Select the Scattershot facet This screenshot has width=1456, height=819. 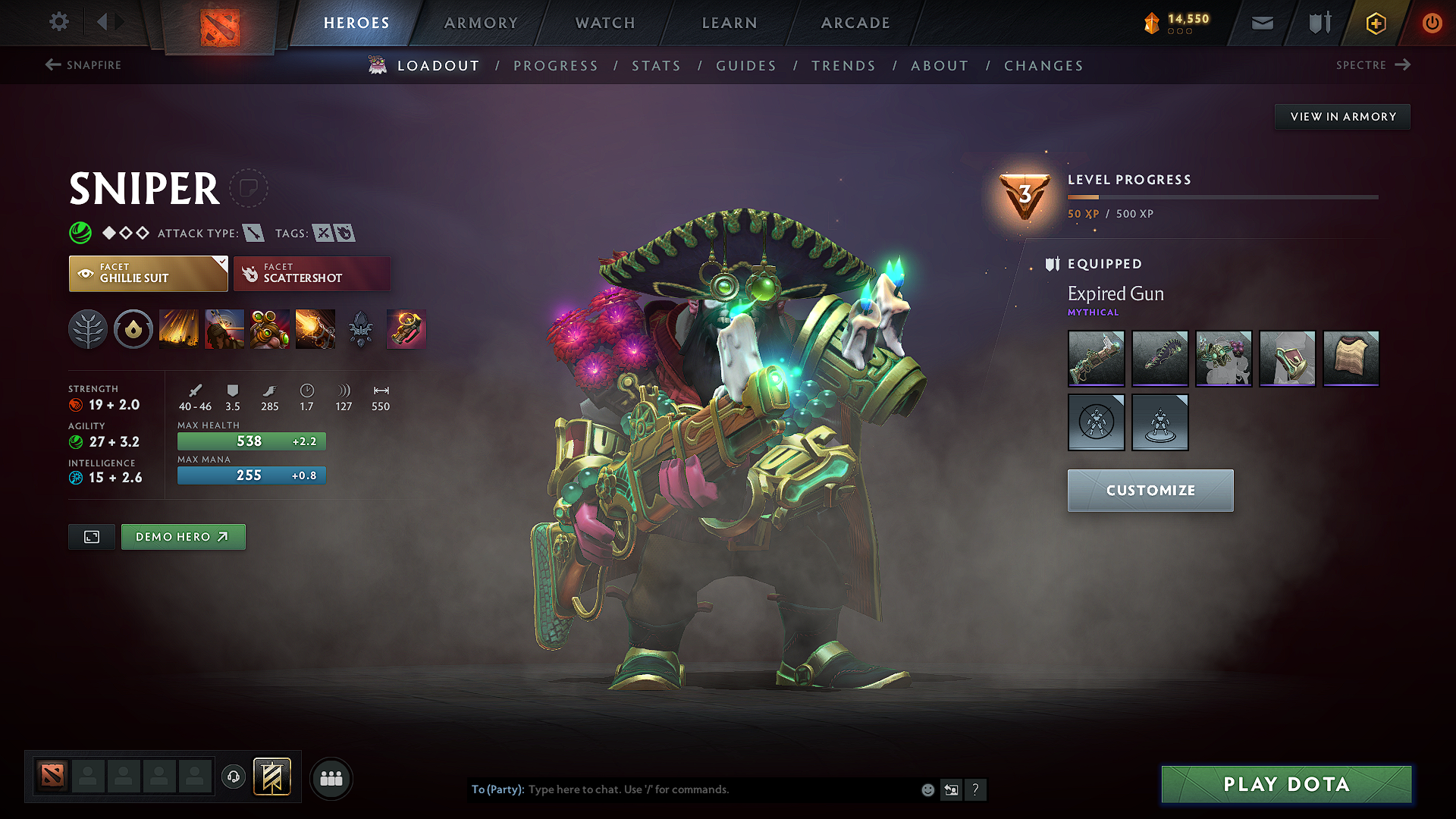pyautogui.click(x=312, y=273)
